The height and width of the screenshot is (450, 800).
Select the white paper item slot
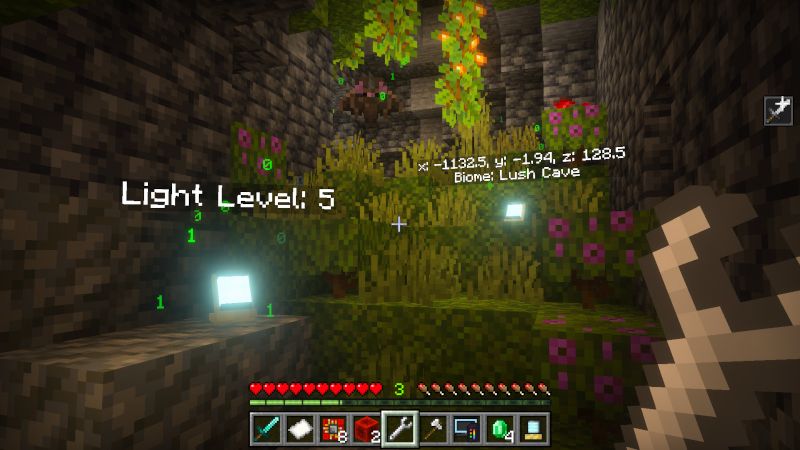(298, 429)
